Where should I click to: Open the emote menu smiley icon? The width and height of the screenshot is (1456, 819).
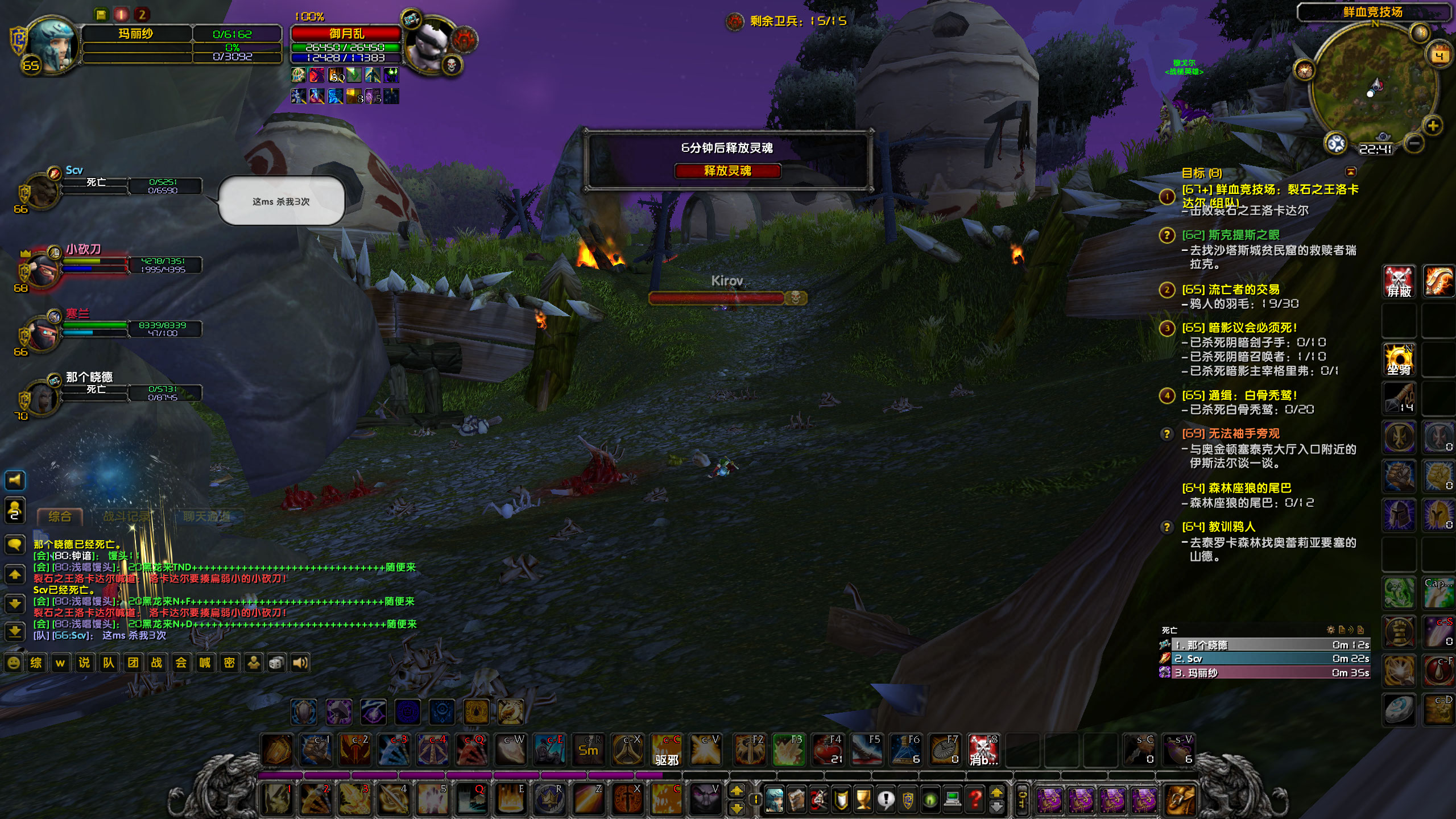(14, 663)
